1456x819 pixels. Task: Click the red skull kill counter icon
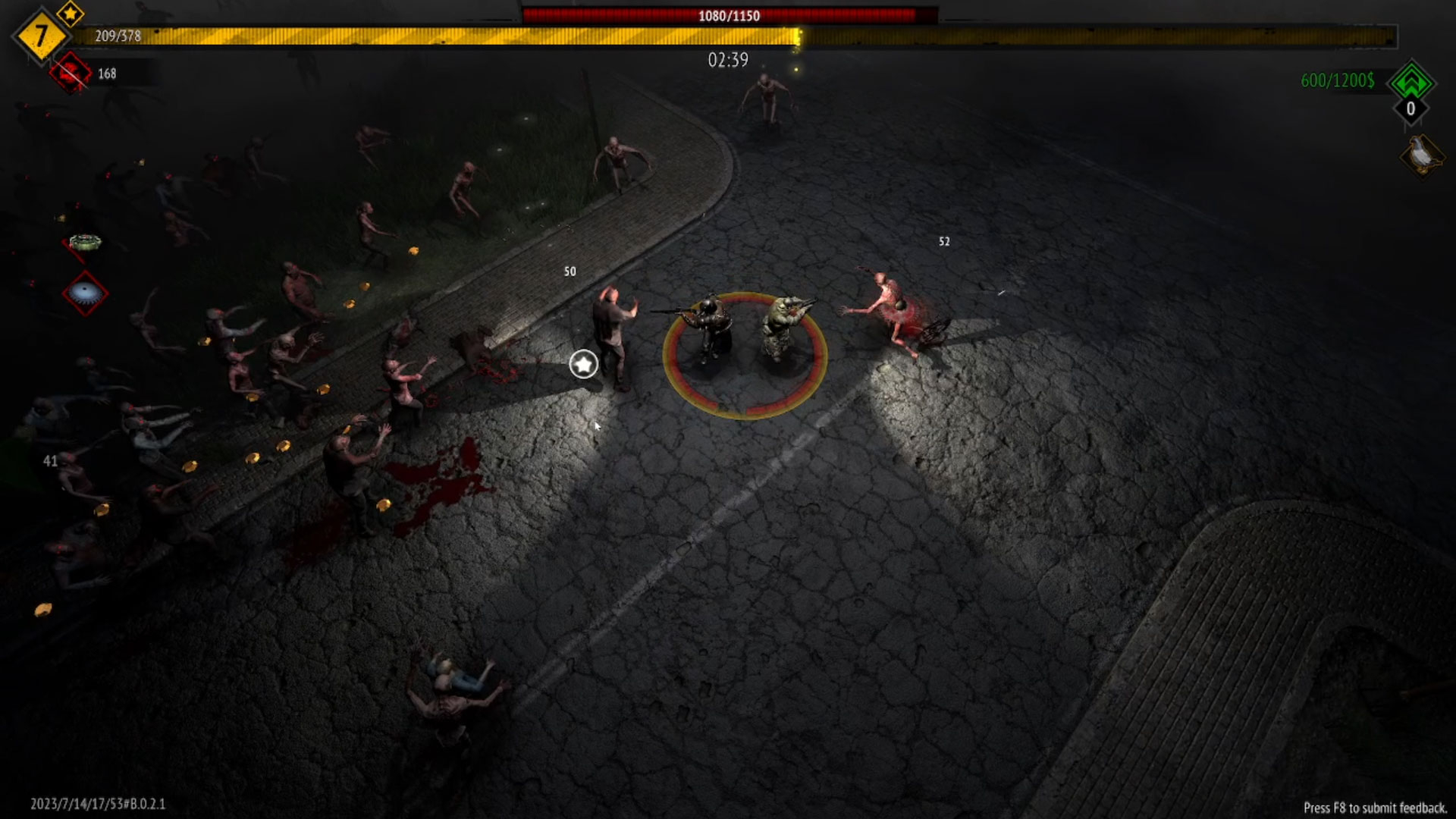(71, 73)
